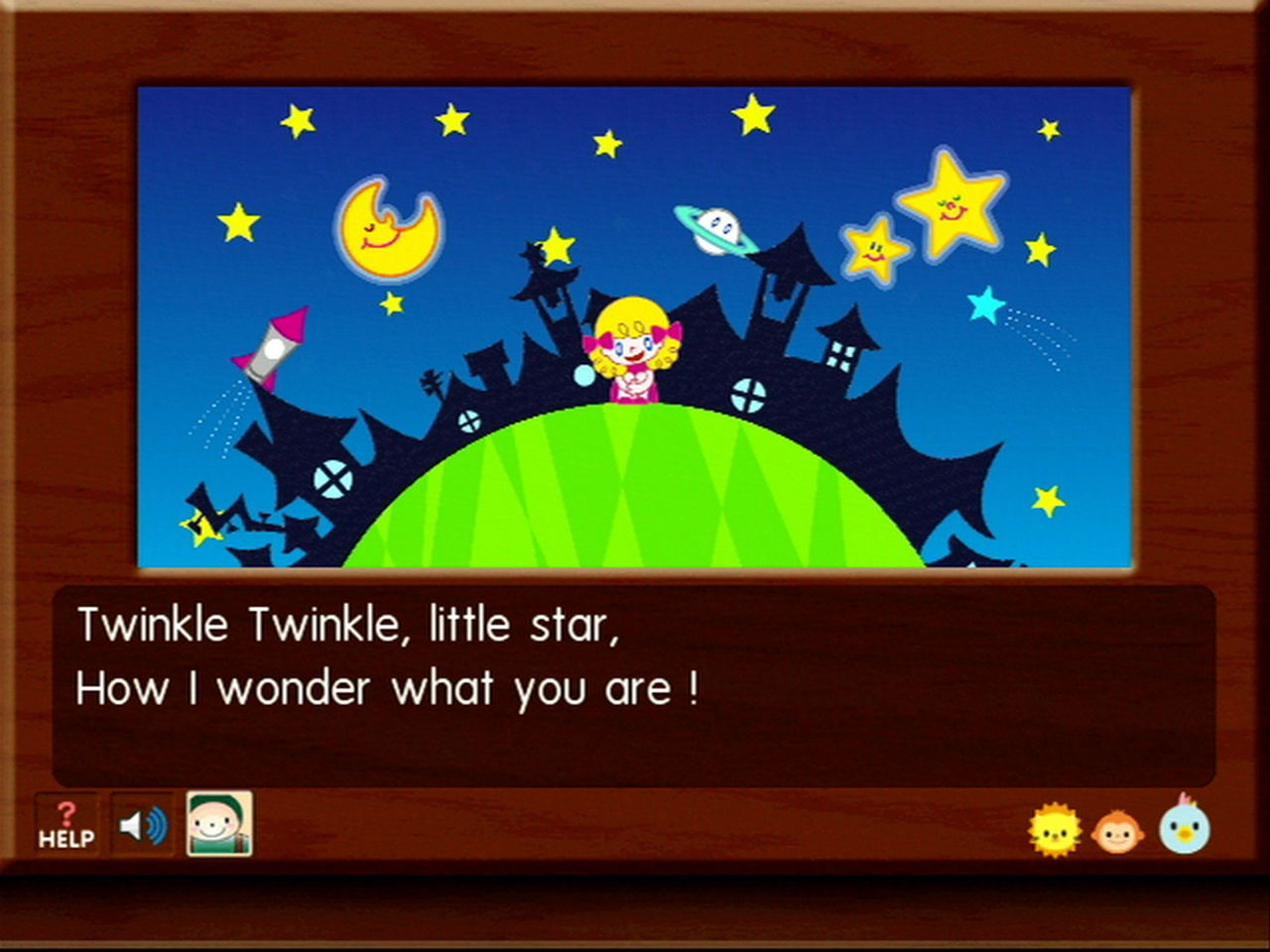Select the blue bird face icon
The image size is (1270, 952).
pos(1185,826)
